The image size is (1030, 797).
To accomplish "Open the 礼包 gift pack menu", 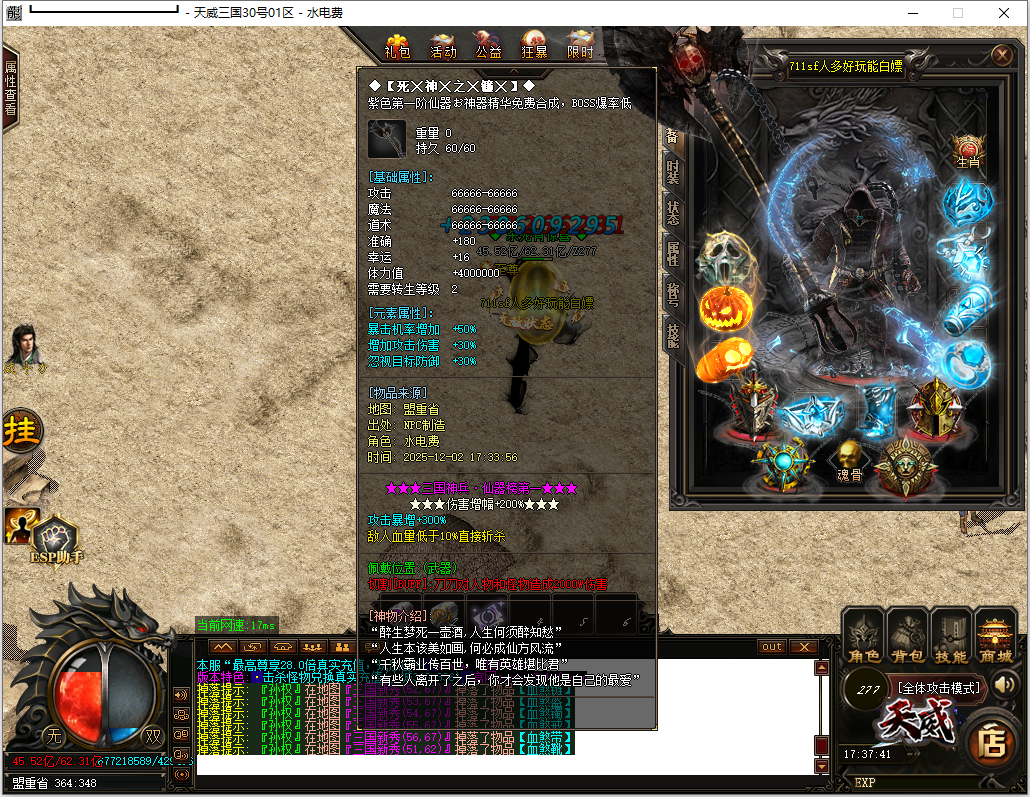I will pyautogui.click(x=397, y=45).
